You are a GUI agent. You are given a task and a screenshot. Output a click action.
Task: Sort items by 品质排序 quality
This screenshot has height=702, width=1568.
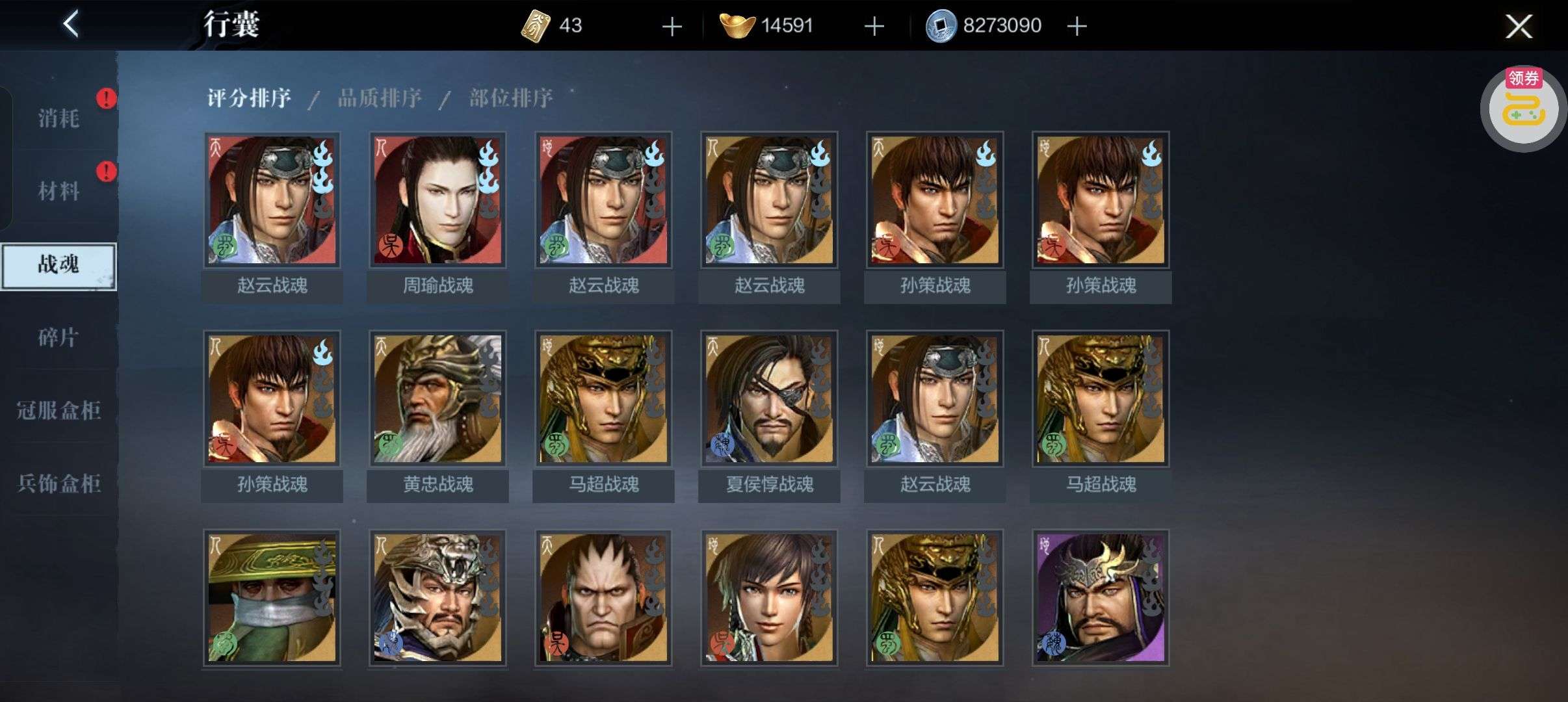coord(380,98)
